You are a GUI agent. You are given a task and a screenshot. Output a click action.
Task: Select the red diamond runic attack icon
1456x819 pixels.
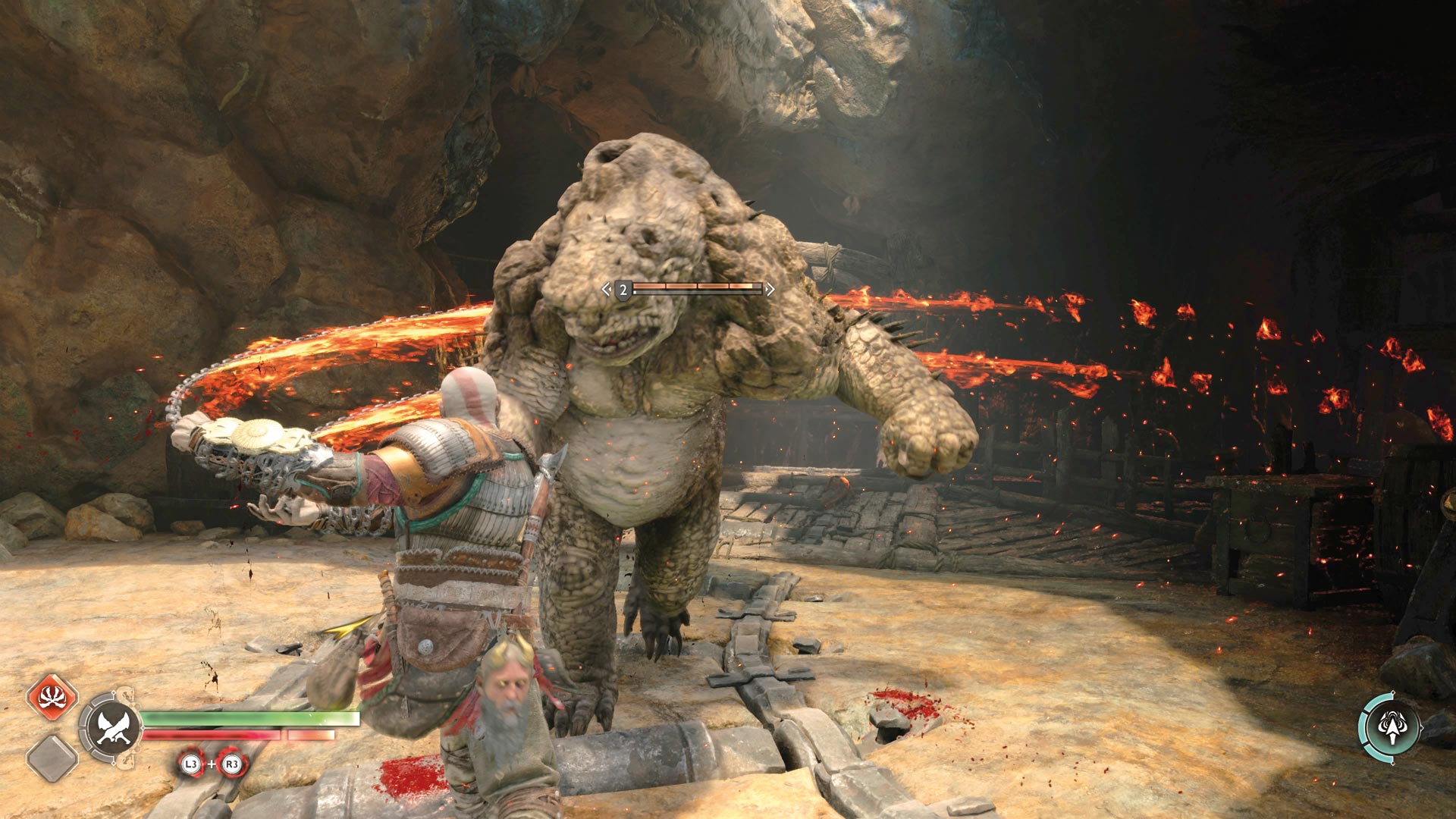(x=52, y=698)
